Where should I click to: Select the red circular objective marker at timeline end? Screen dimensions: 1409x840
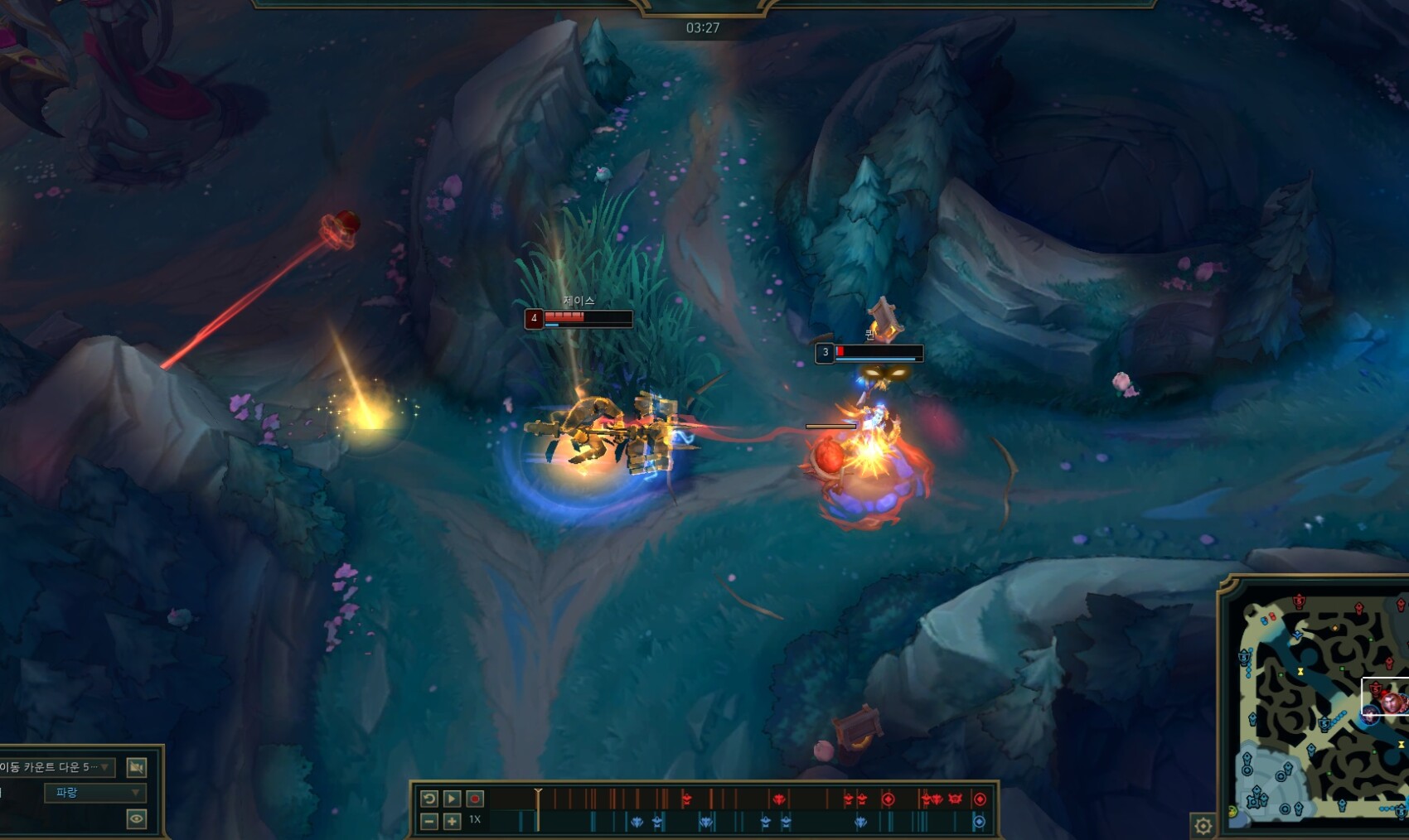point(980,799)
